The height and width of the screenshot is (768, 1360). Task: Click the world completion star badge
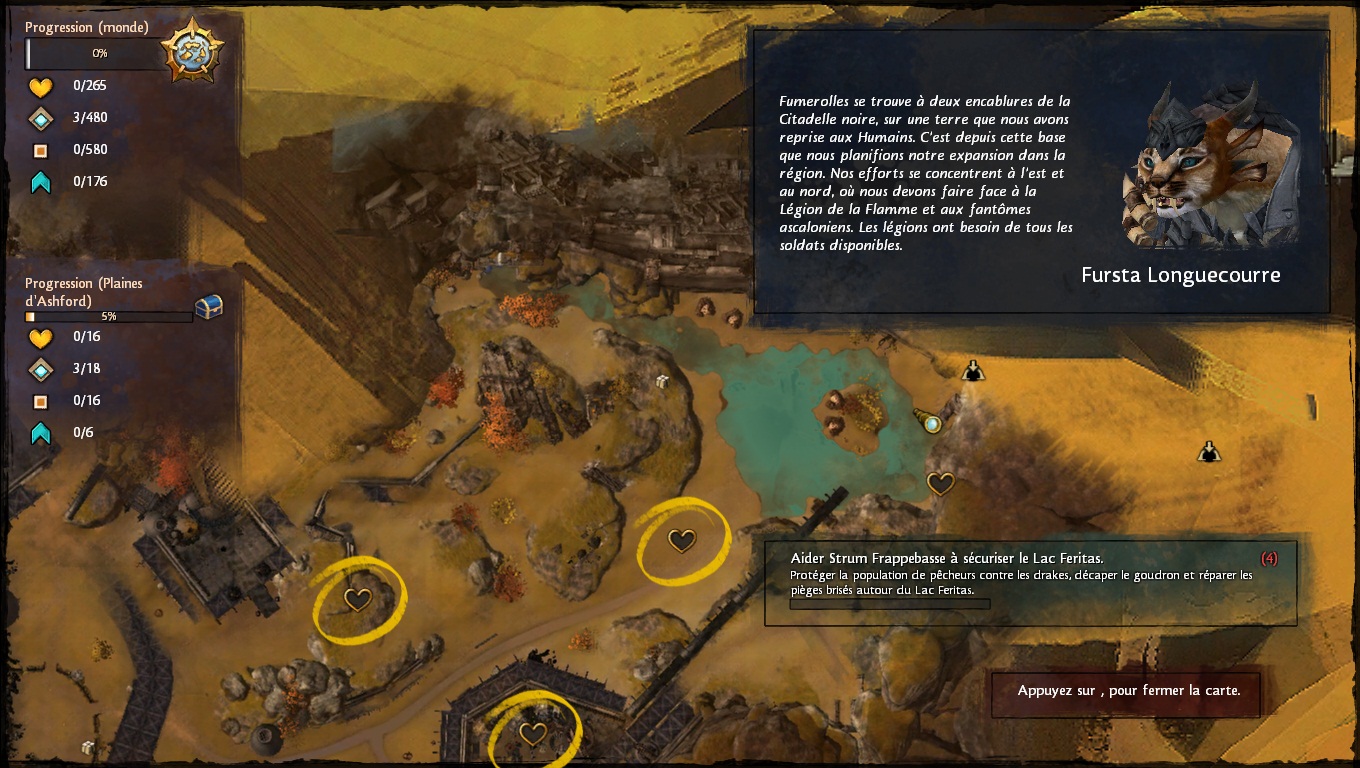[191, 50]
